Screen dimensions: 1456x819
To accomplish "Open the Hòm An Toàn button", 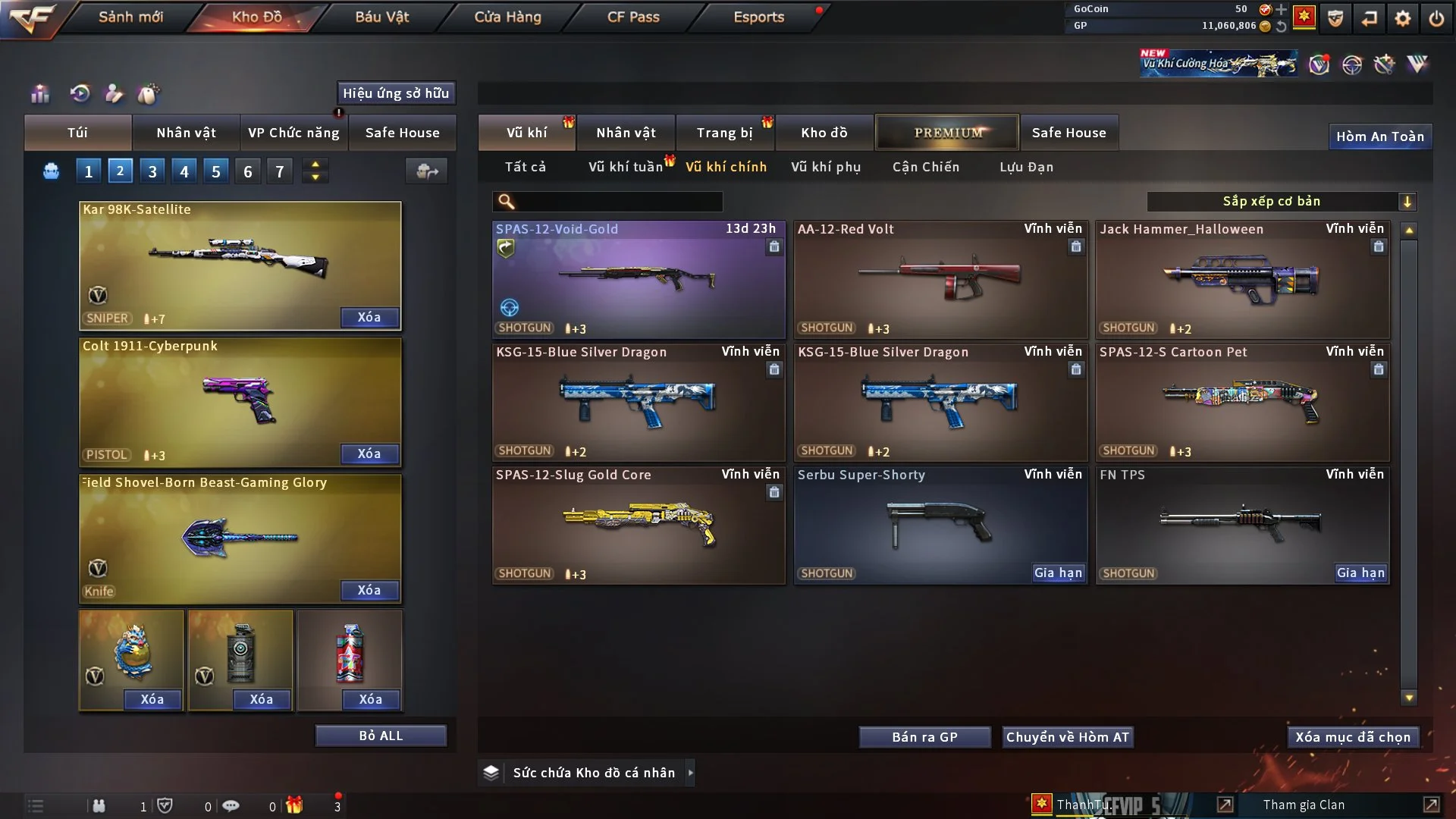I will click(x=1379, y=136).
